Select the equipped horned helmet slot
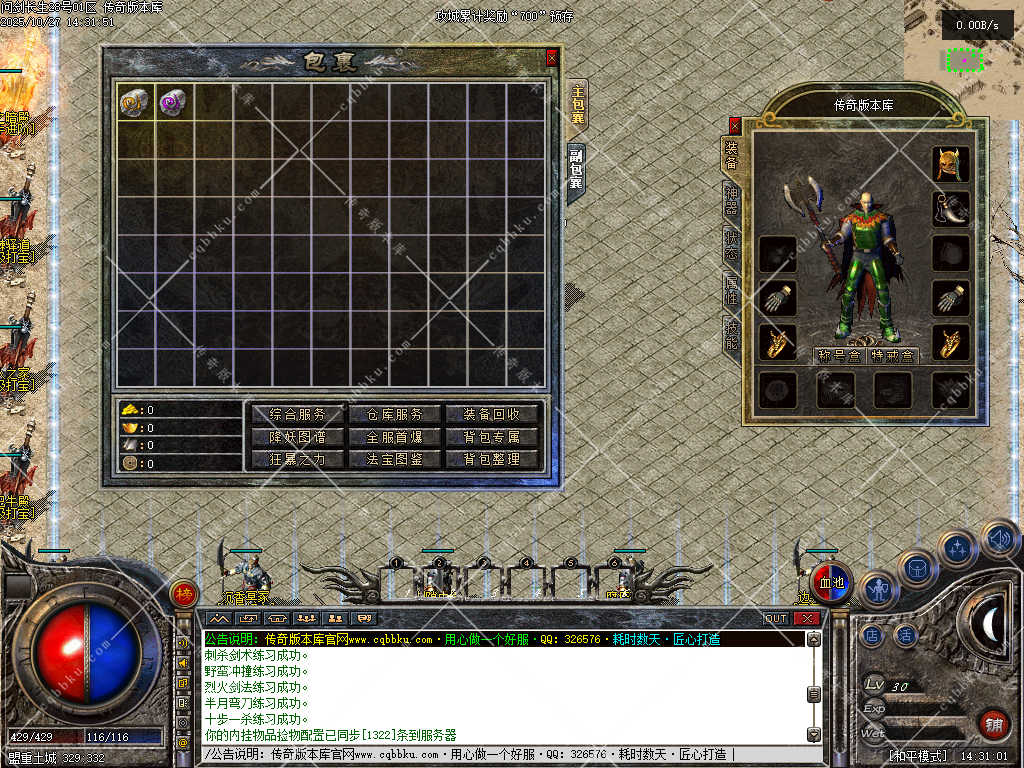 (950, 164)
